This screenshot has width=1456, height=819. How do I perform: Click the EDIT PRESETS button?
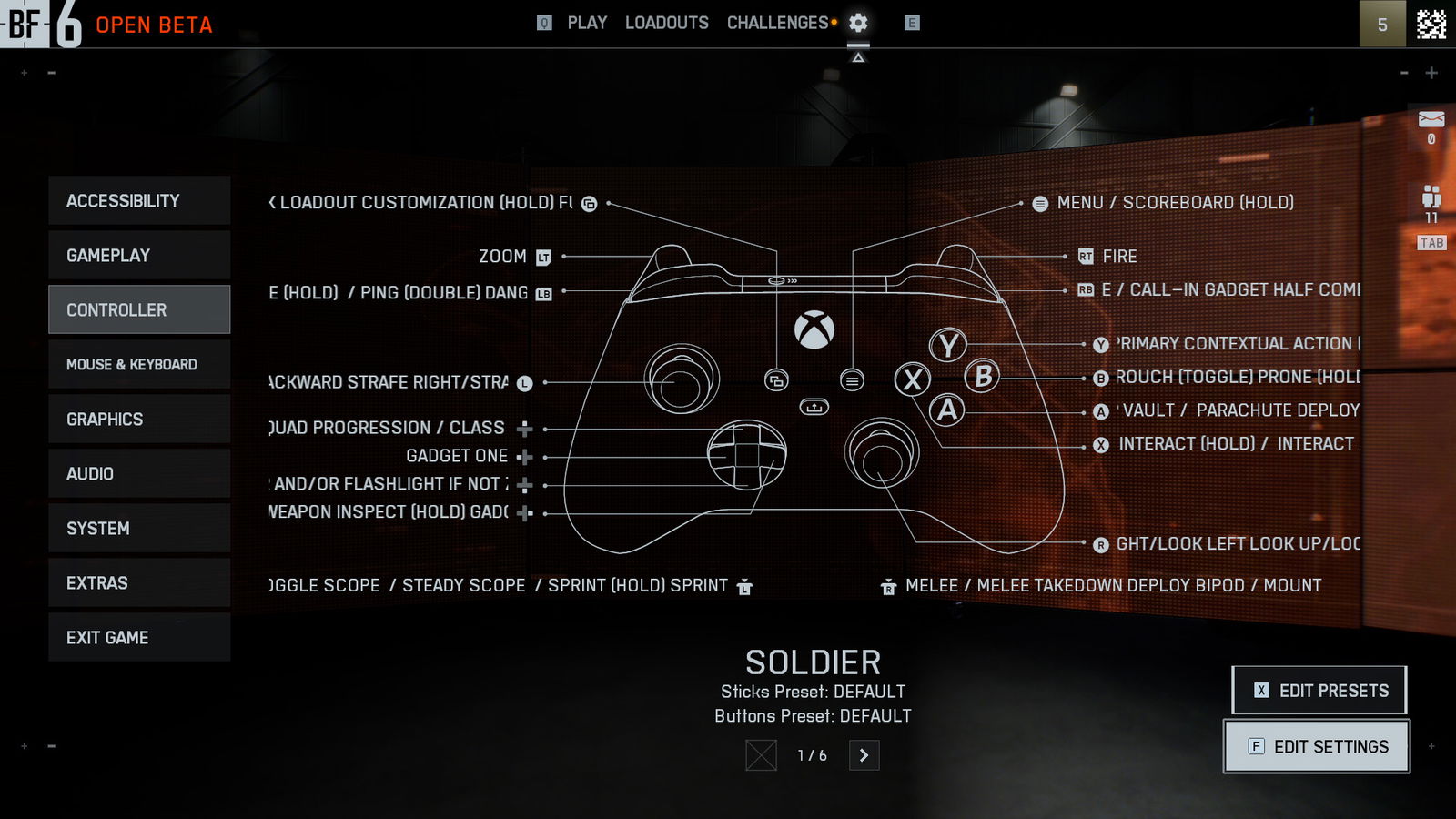tap(1319, 690)
